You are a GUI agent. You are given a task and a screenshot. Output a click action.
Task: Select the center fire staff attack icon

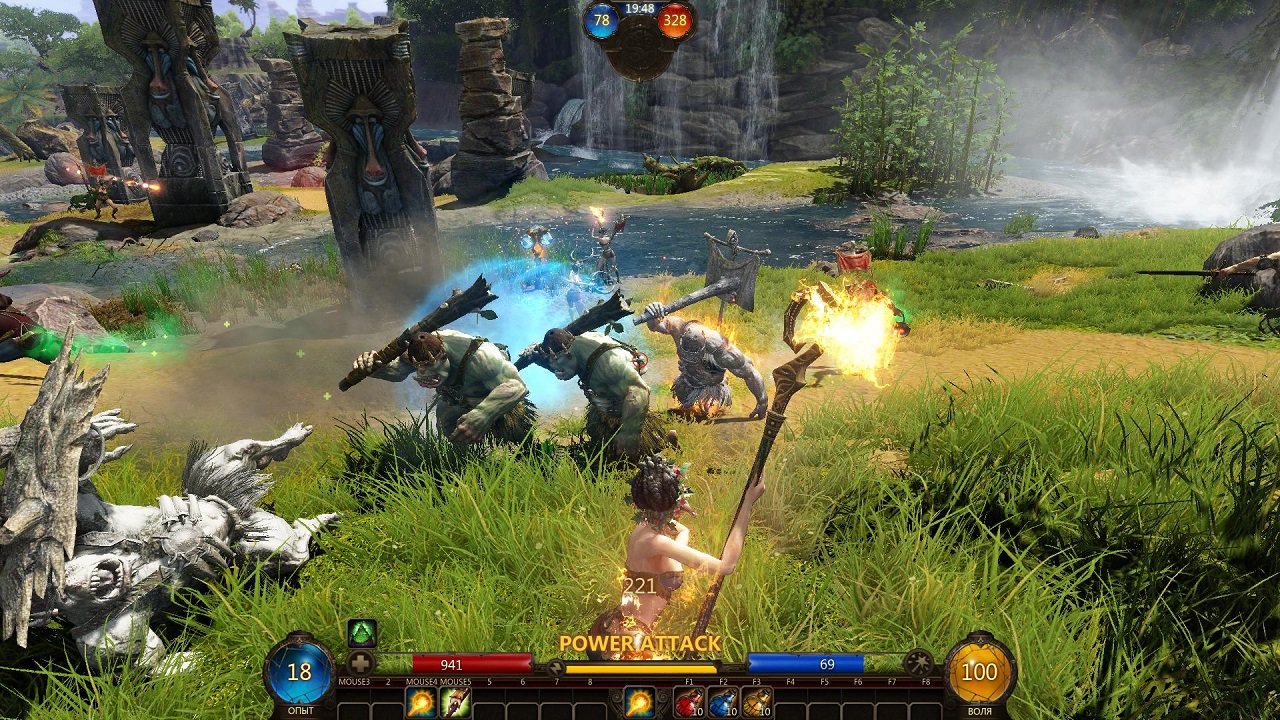click(640, 703)
